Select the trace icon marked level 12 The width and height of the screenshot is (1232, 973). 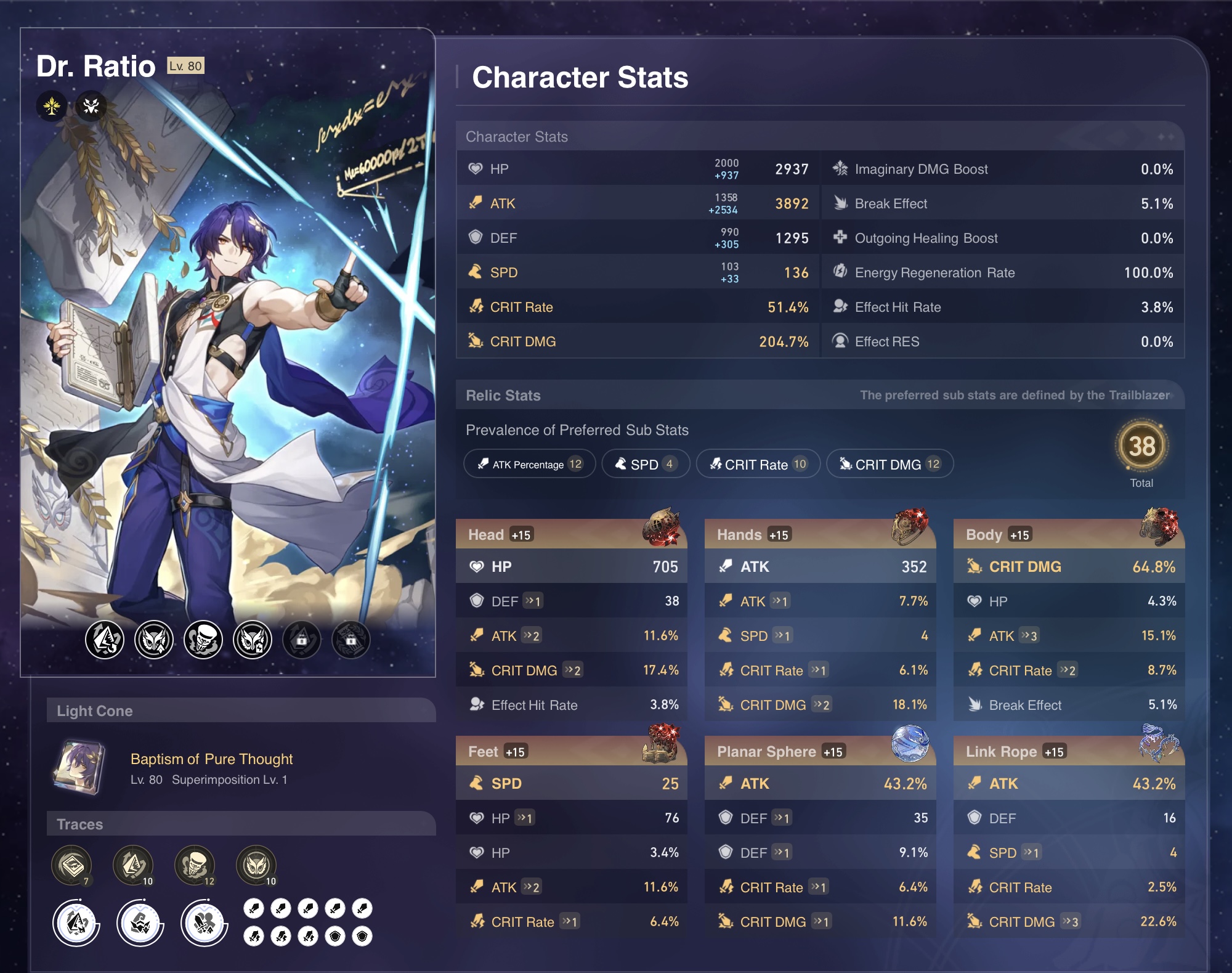(195, 865)
